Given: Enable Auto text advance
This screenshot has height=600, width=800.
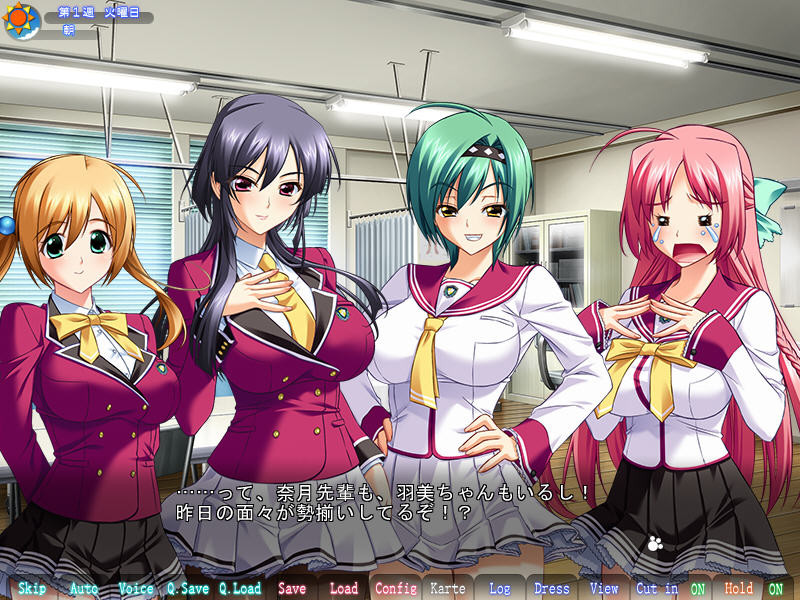Looking at the screenshot, I should point(84,588).
